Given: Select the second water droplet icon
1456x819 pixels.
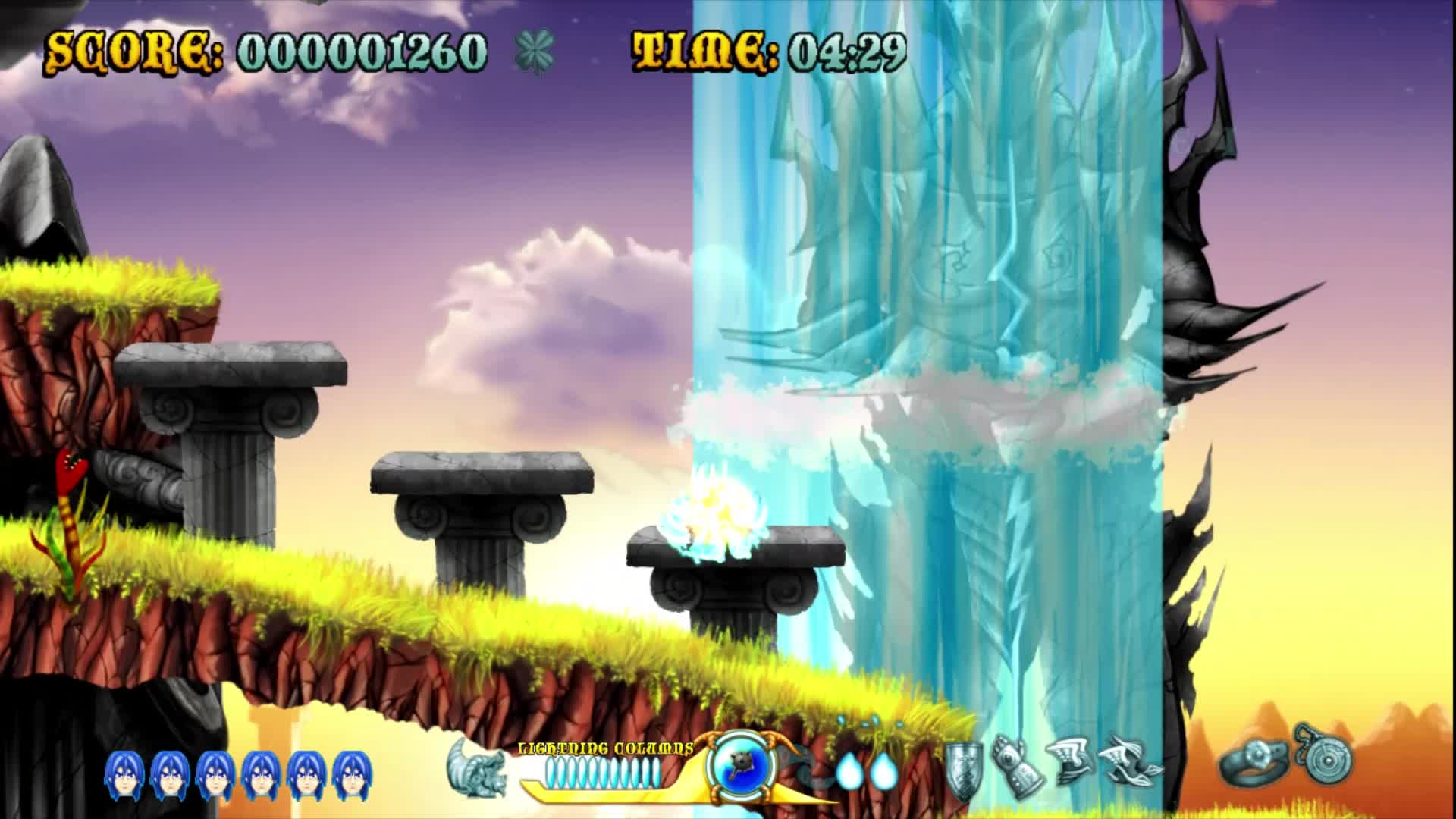Looking at the screenshot, I should (883, 768).
